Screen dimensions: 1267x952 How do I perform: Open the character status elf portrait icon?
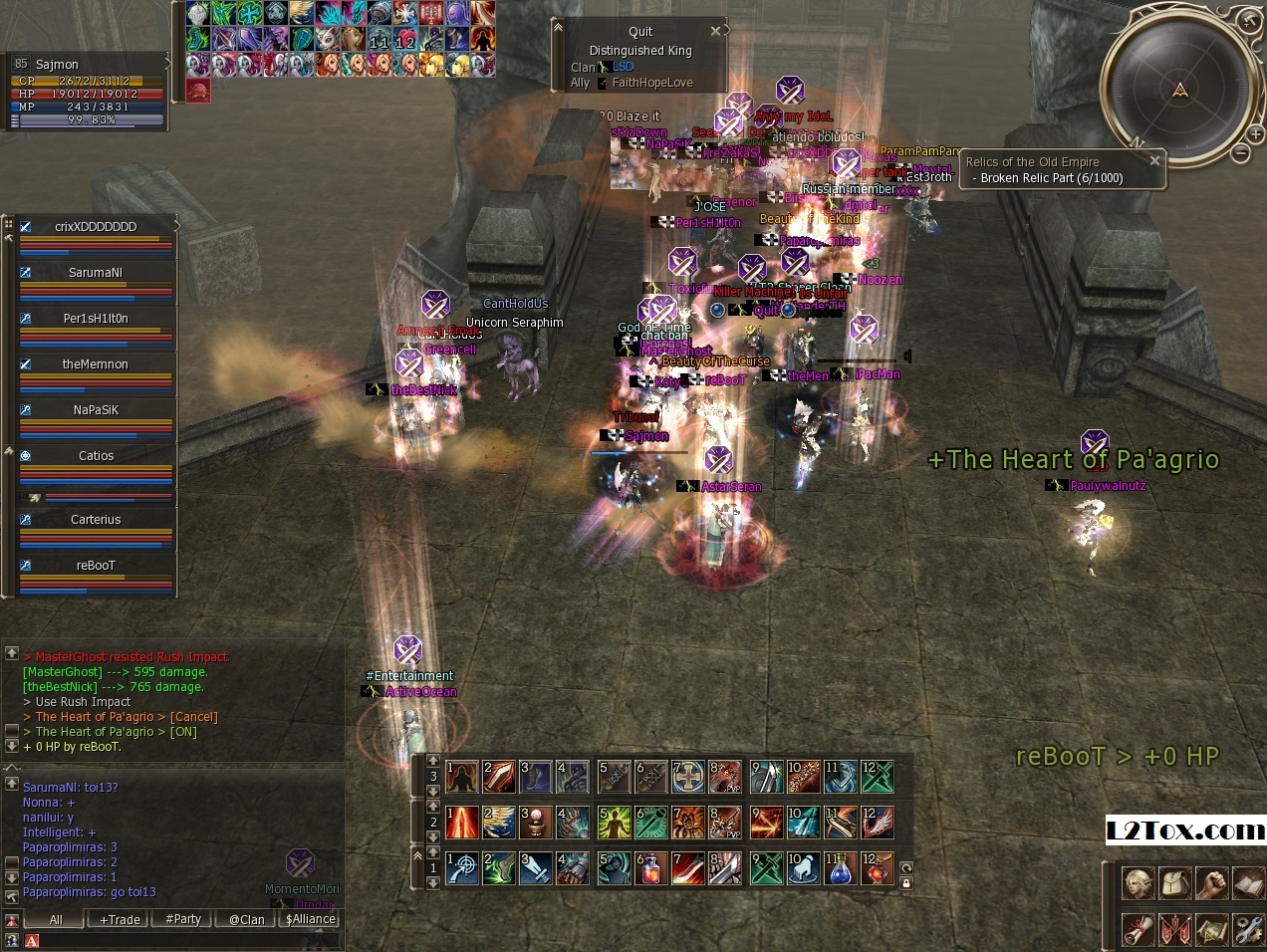[1139, 883]
